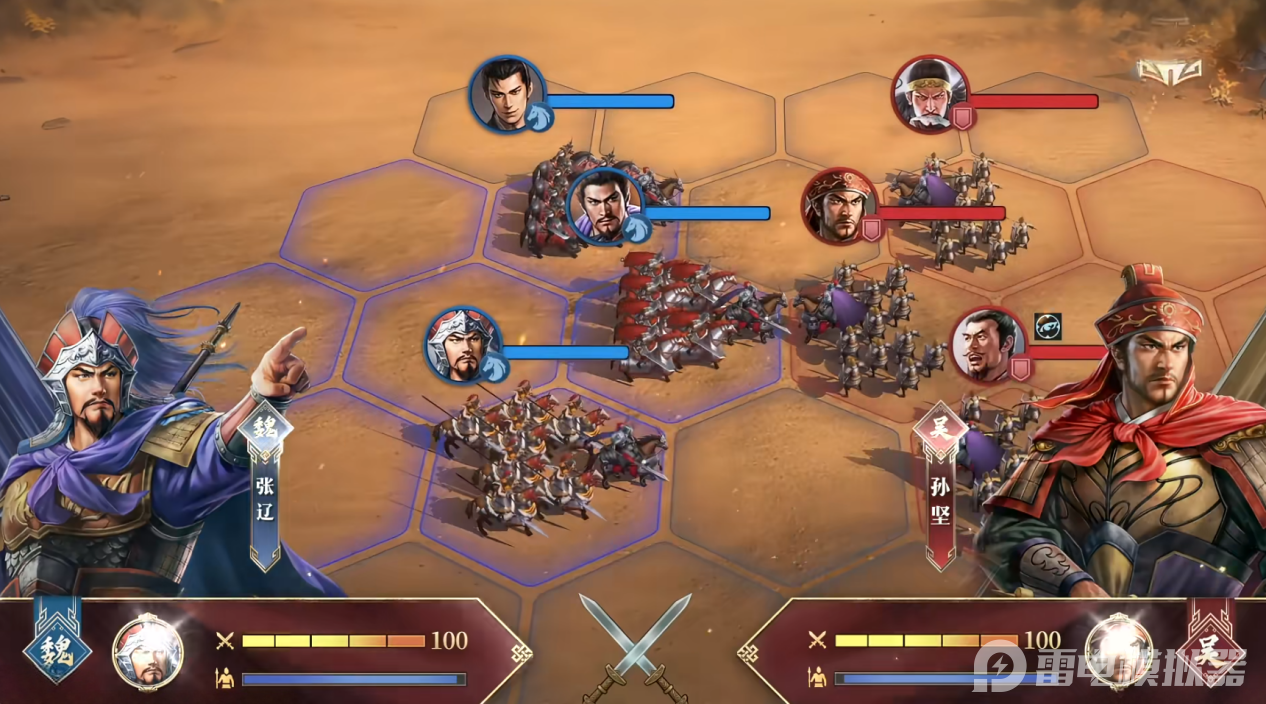This screenshot has height=704, width=1266.
Task: Click the red-bandana Wu general portrait
Action: tap(838, 205)
